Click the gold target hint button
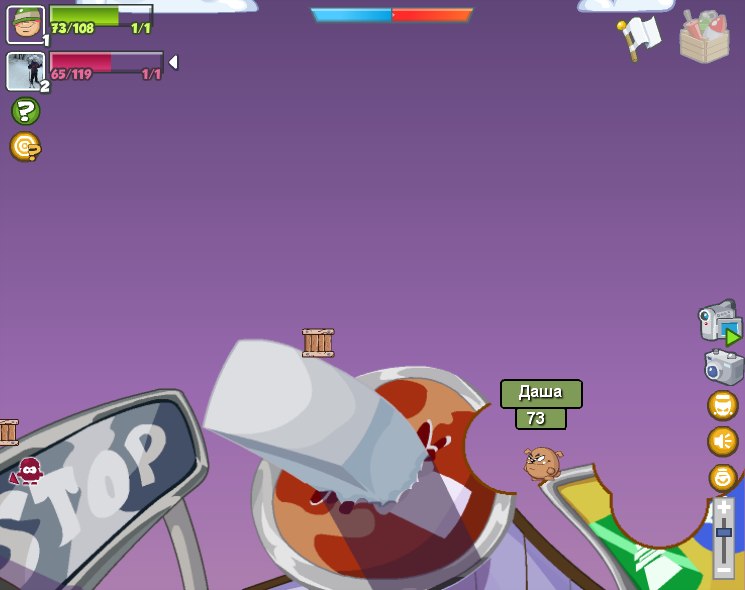 tap(25, 147)
